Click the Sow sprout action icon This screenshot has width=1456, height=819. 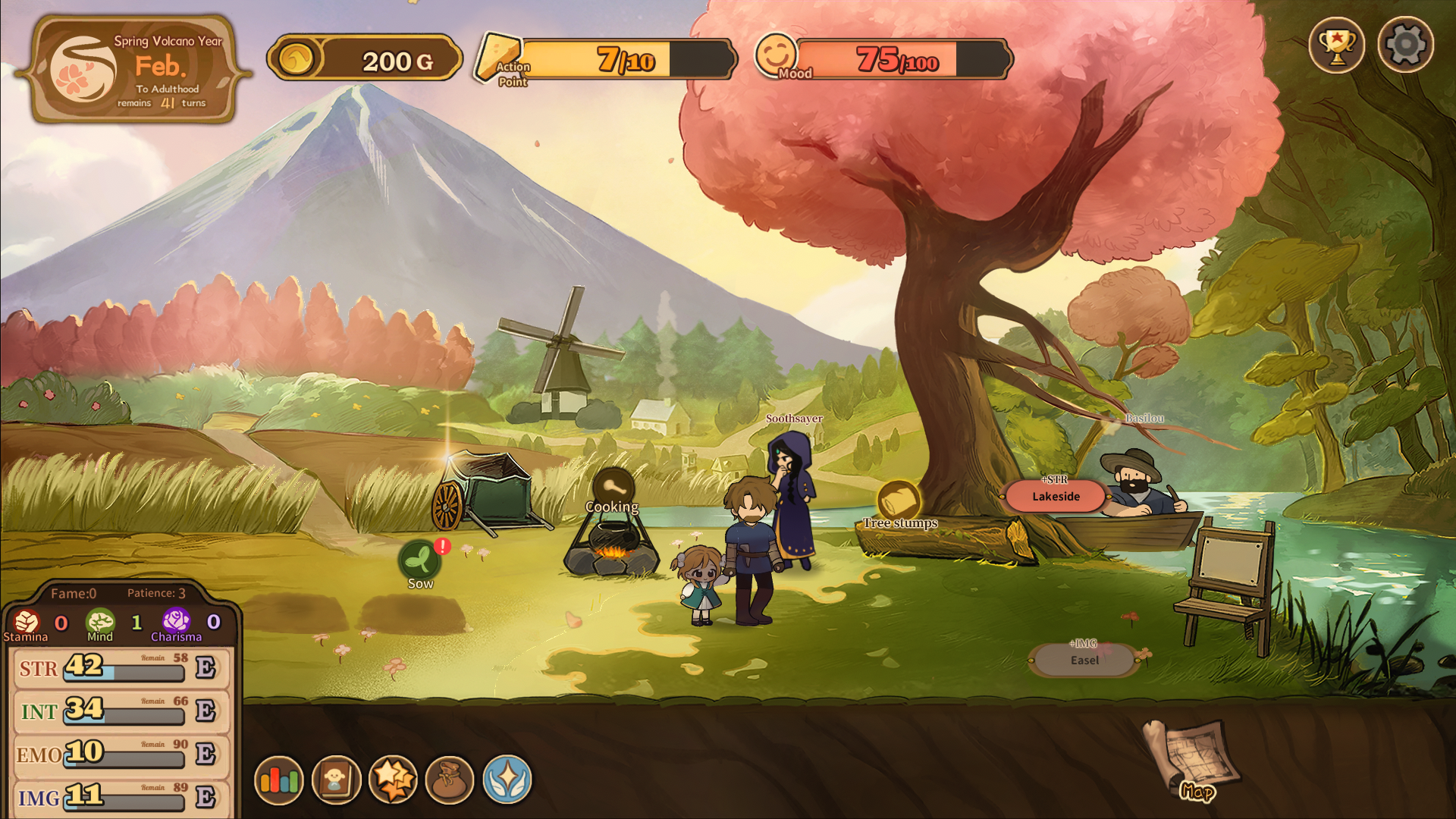pos(421,560)
